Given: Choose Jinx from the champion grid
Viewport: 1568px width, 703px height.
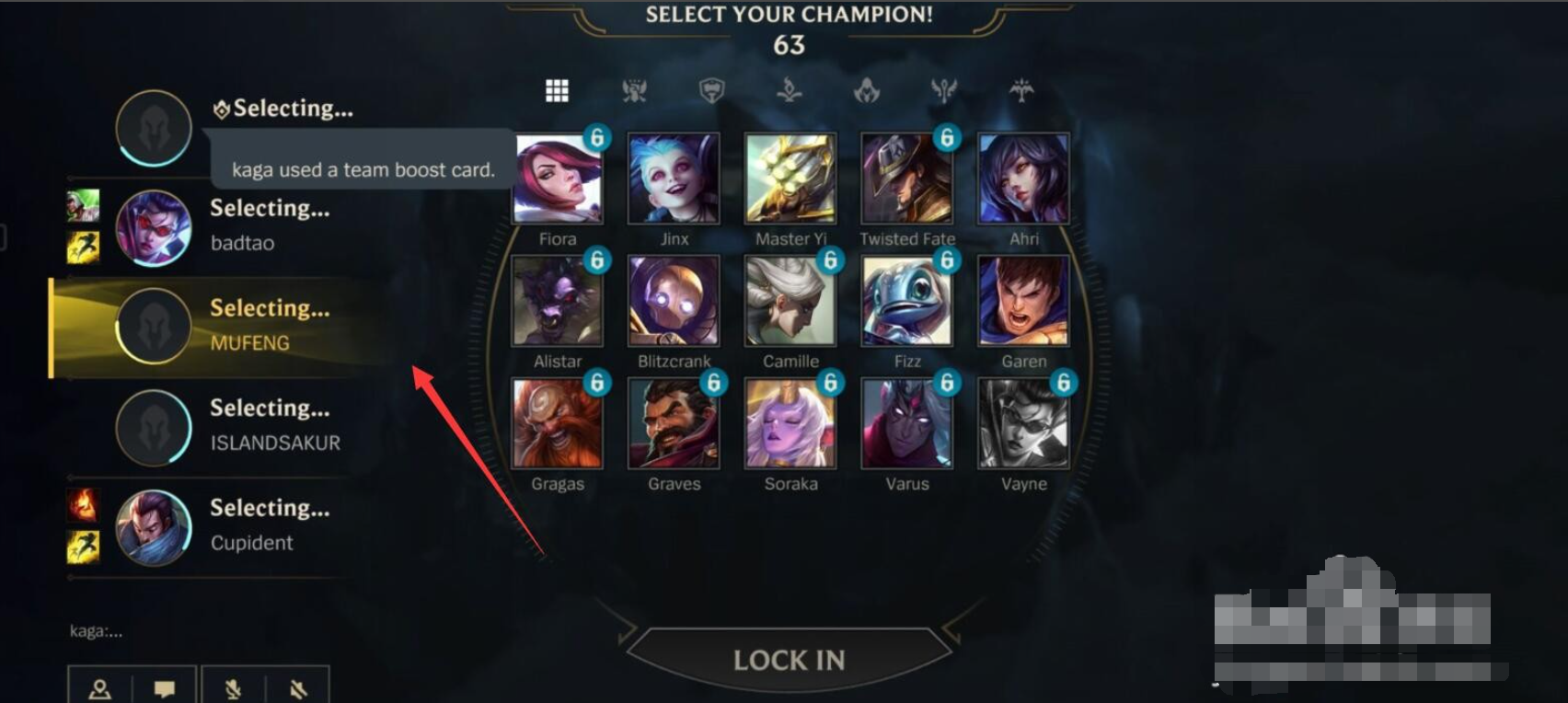Looking at the screenshot, I should [674, 179].
